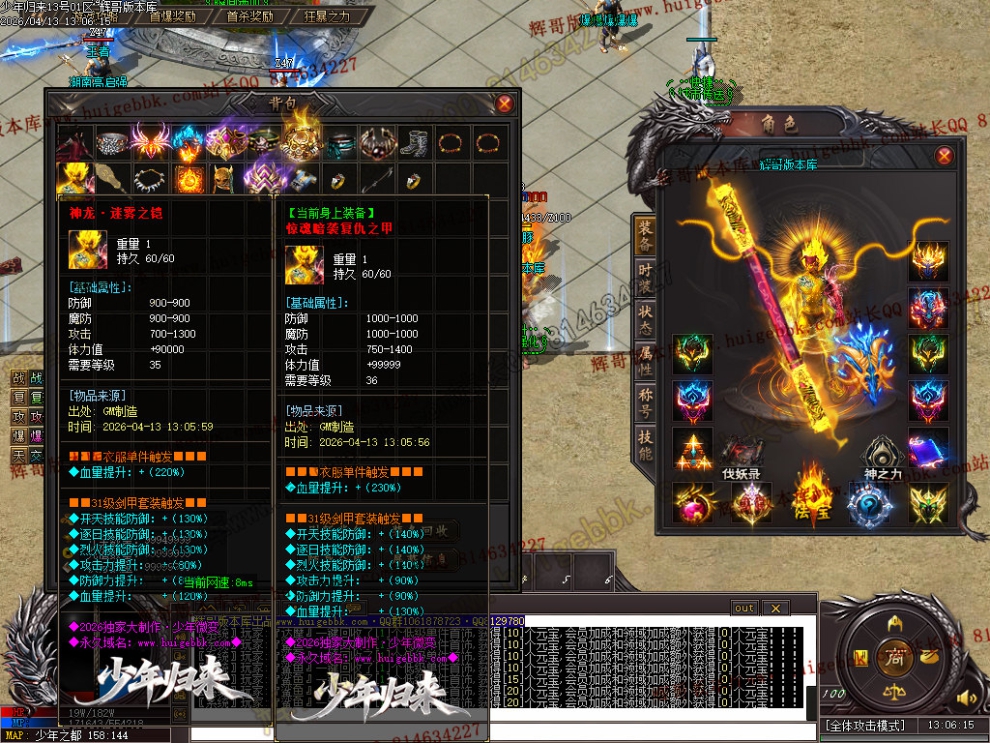
Task: Select the 装备 equipment tab
Action: tap(645, 235)
